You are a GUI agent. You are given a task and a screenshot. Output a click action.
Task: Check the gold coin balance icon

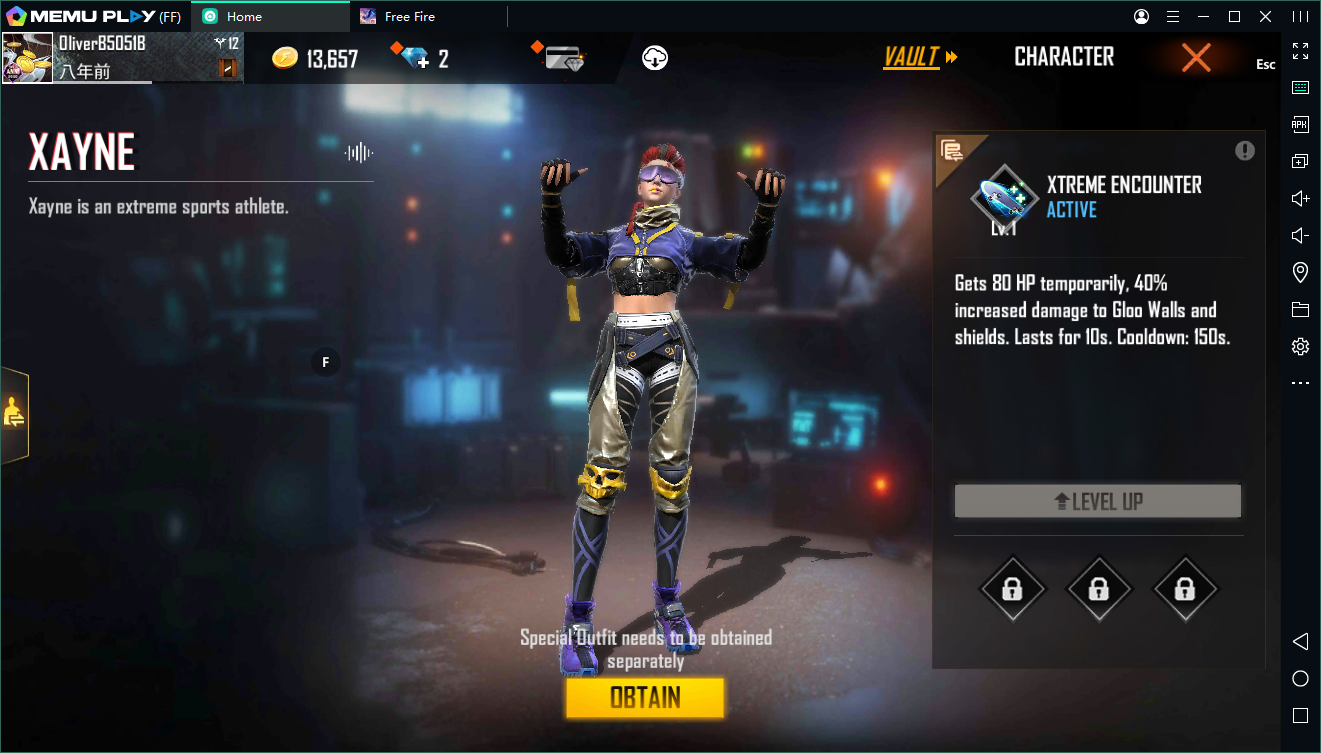285,58
